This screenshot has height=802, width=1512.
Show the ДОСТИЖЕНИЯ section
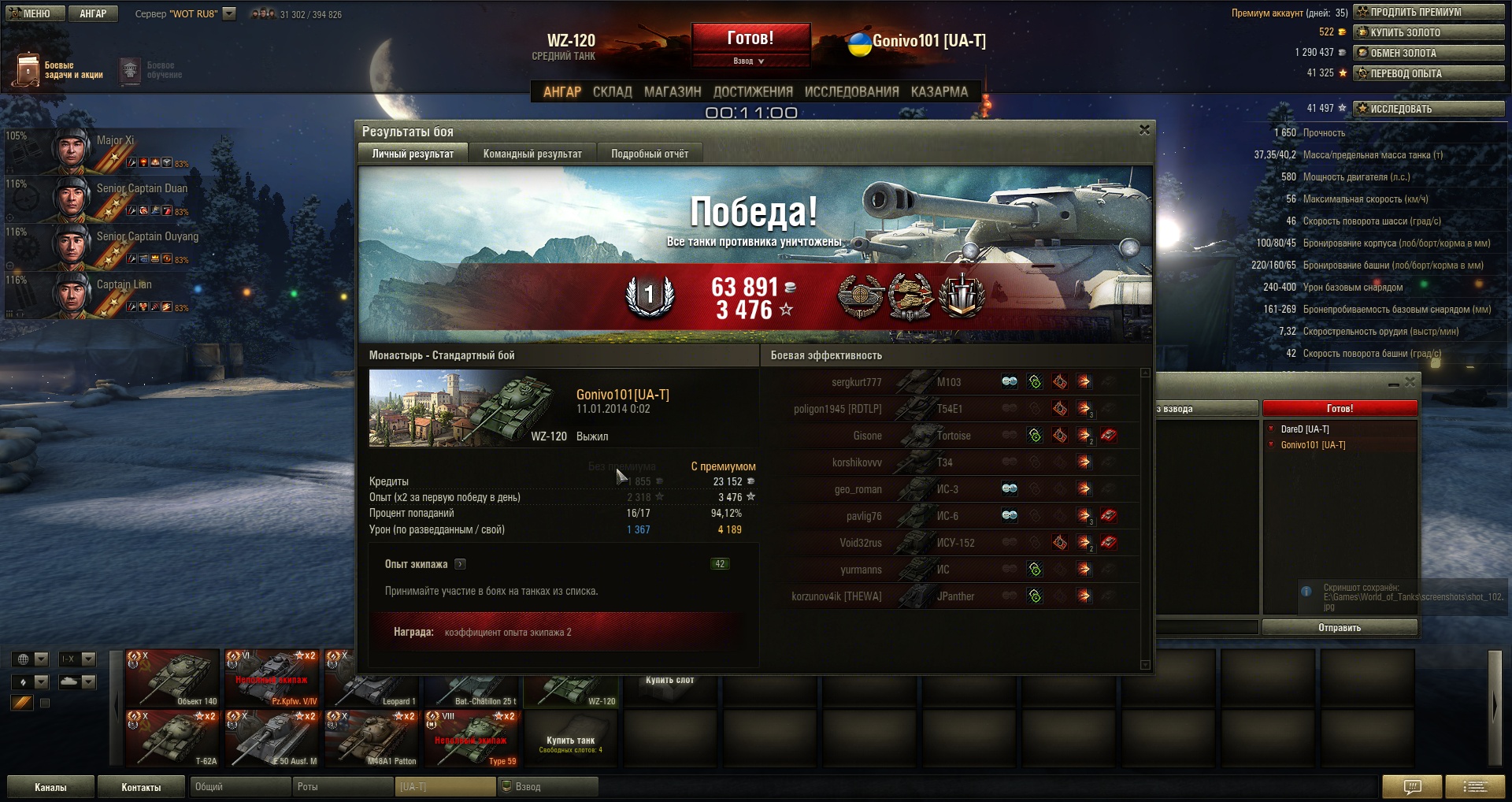point(753,91)
